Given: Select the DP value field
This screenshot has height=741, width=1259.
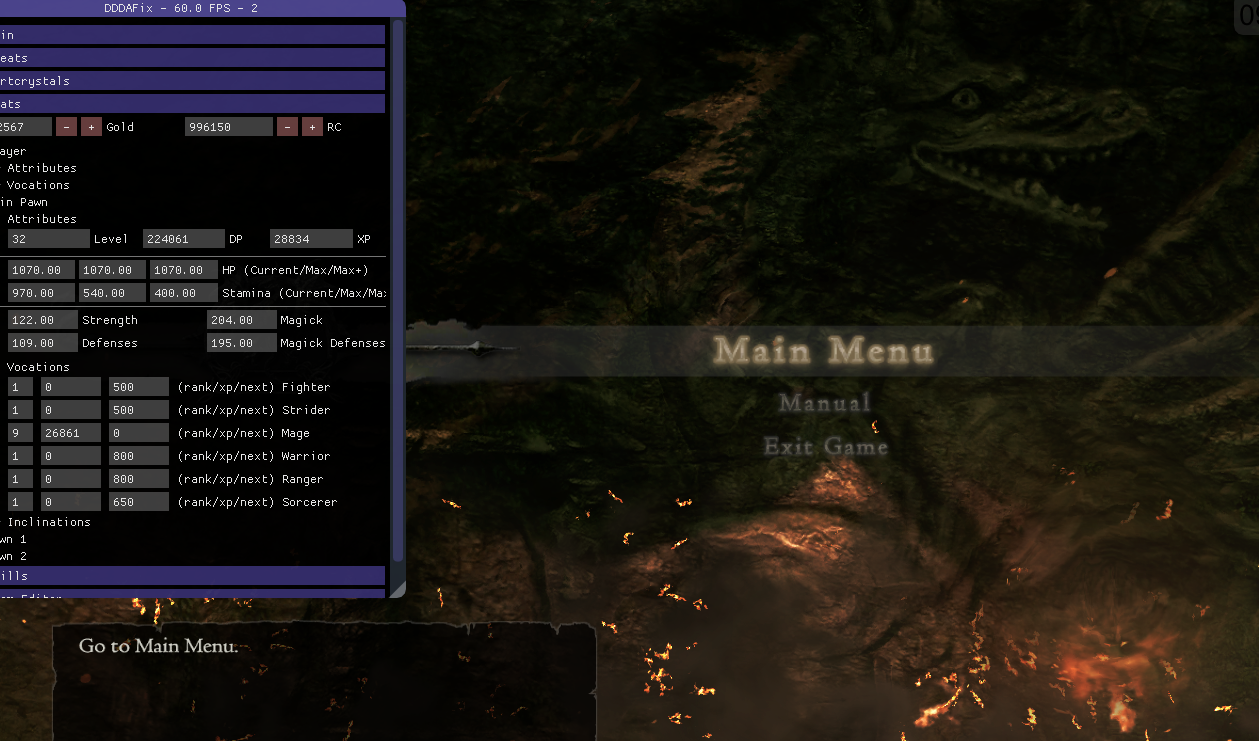Looking at the screenshot, I should coord(183,239).
